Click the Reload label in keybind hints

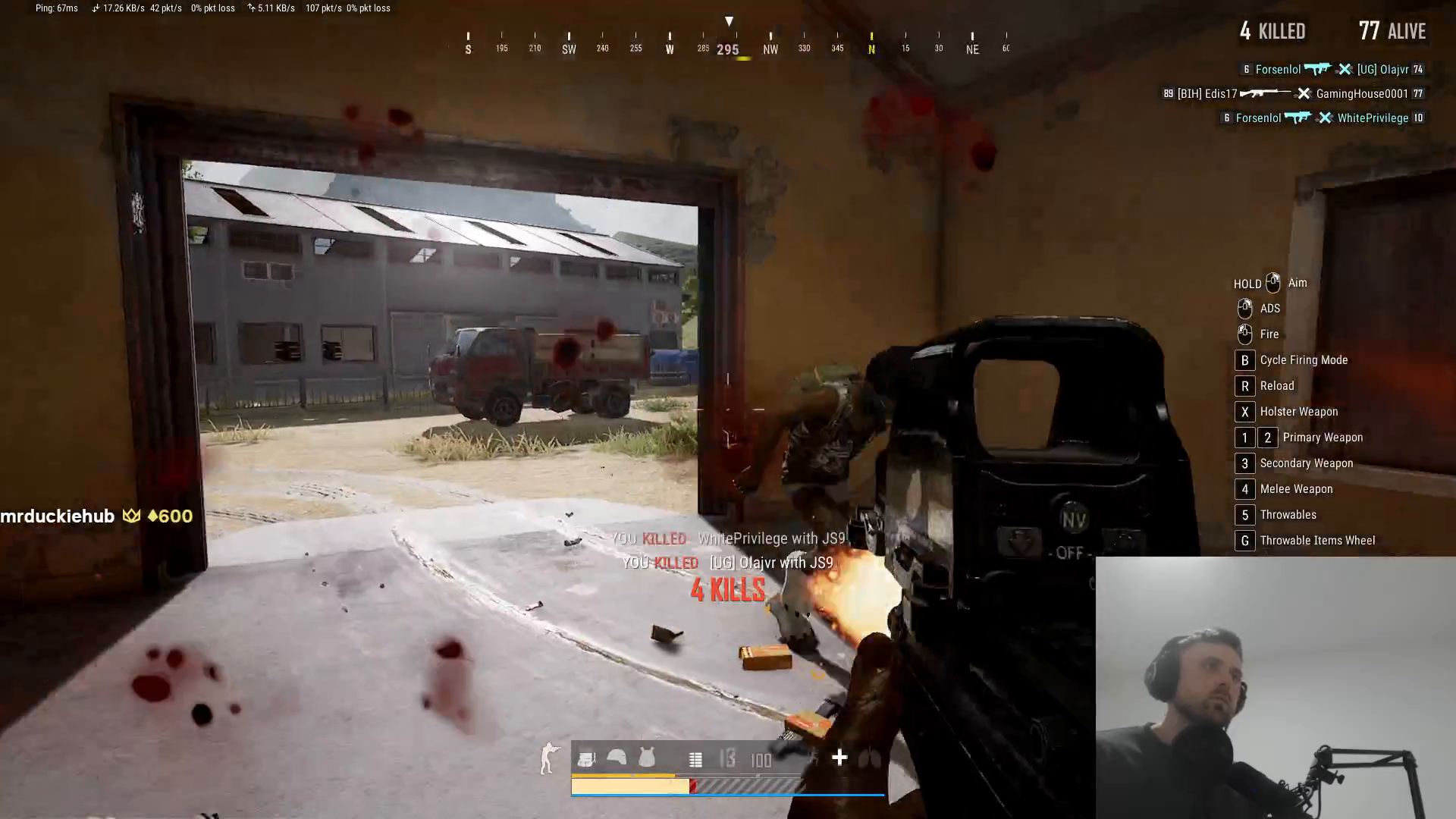click(1276, 385)
